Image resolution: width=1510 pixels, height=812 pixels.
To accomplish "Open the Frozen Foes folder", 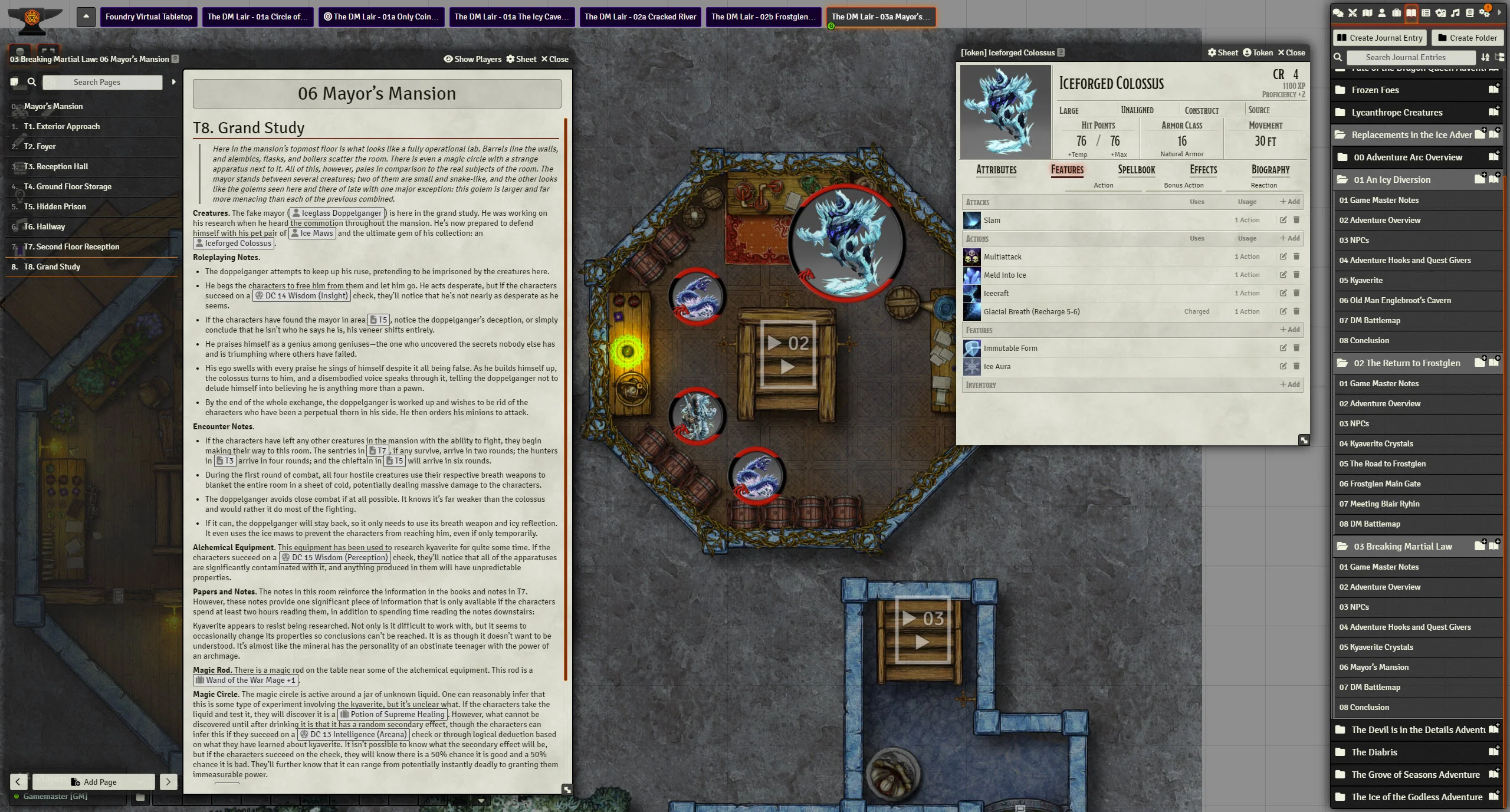I will (x=1375, y=90).
